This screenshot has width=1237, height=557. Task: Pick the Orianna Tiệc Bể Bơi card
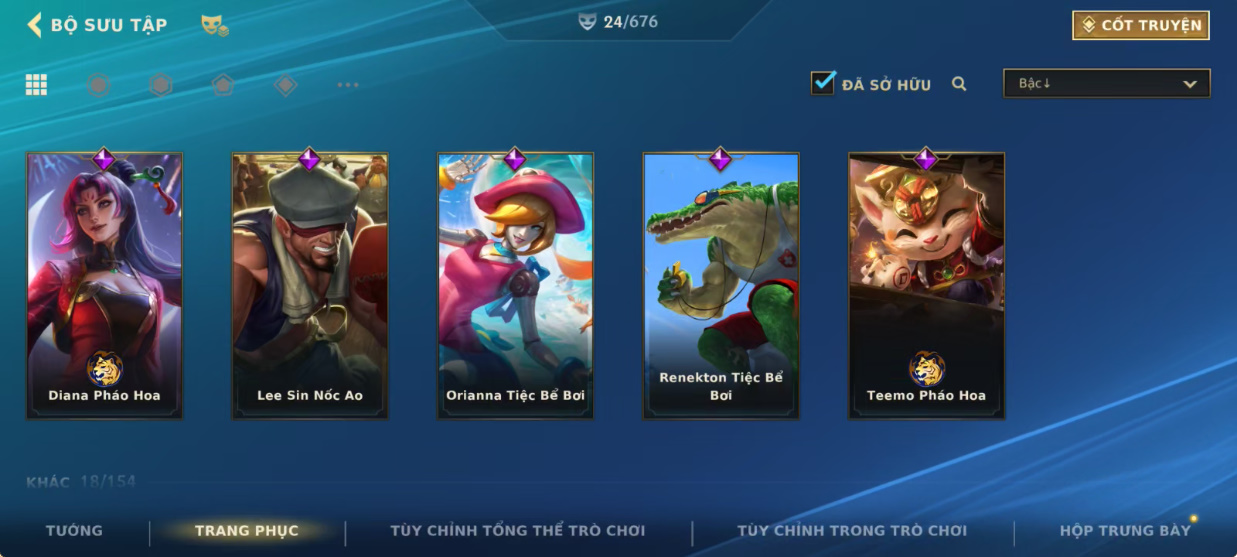(515, 285)
